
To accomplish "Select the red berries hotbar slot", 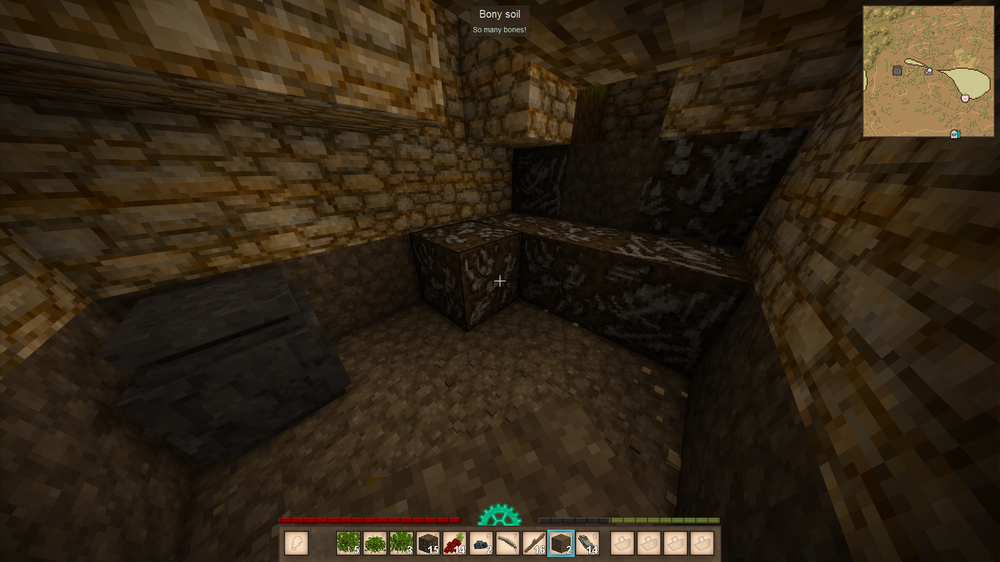I will [454, 543].
